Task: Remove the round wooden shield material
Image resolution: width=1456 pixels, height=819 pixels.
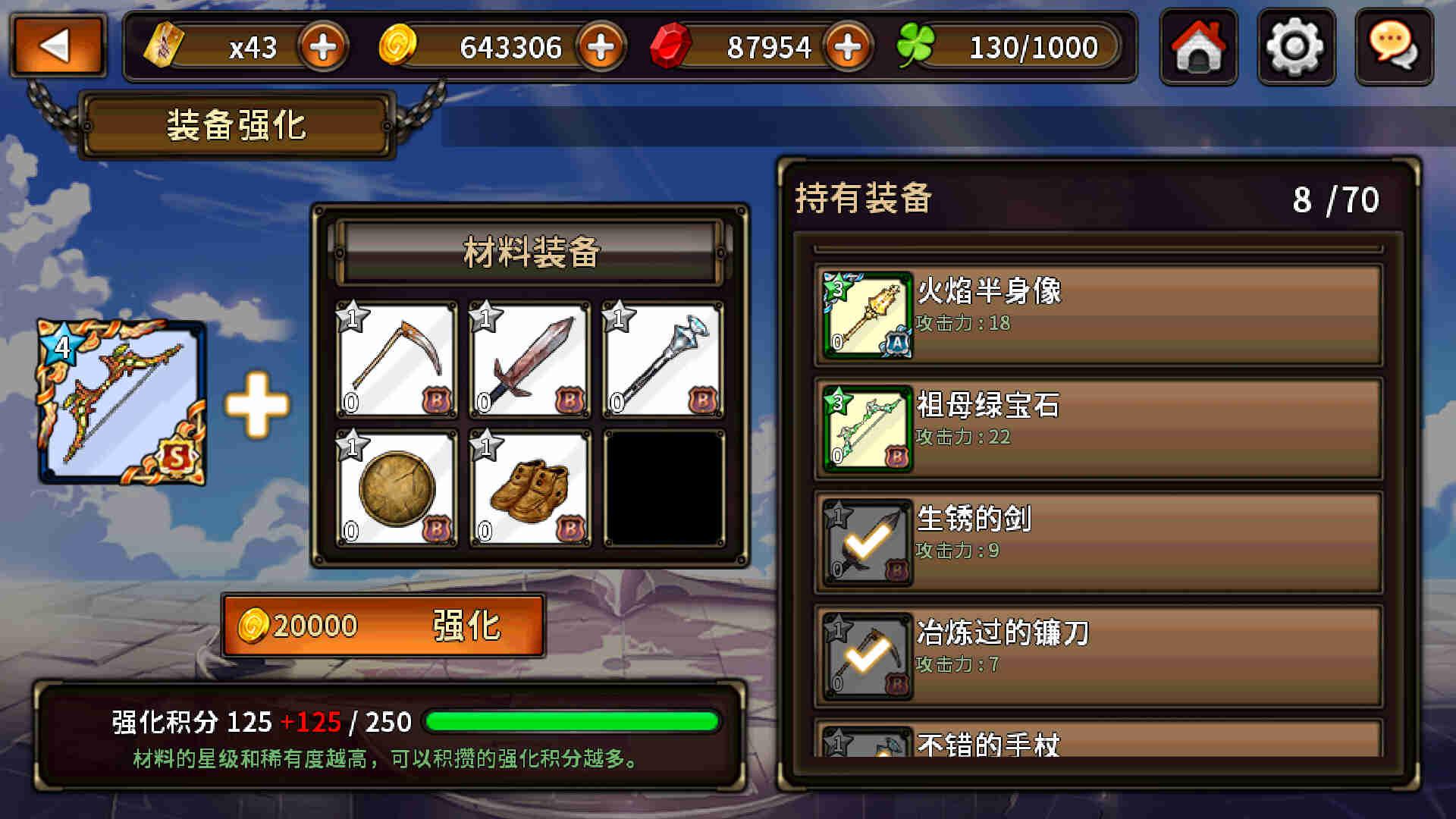Action: tap(396, 489)
